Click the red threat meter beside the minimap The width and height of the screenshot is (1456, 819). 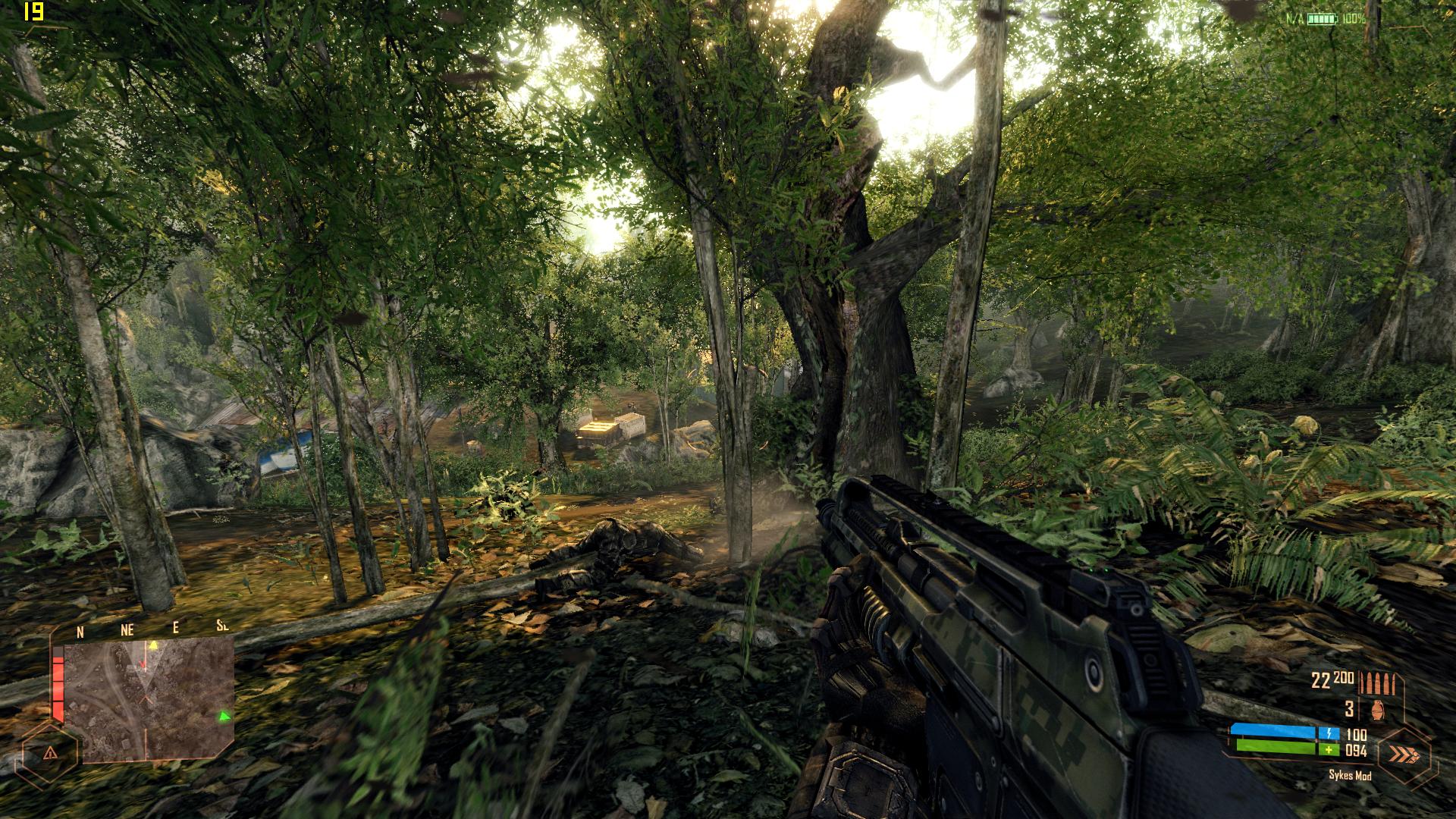58,689
